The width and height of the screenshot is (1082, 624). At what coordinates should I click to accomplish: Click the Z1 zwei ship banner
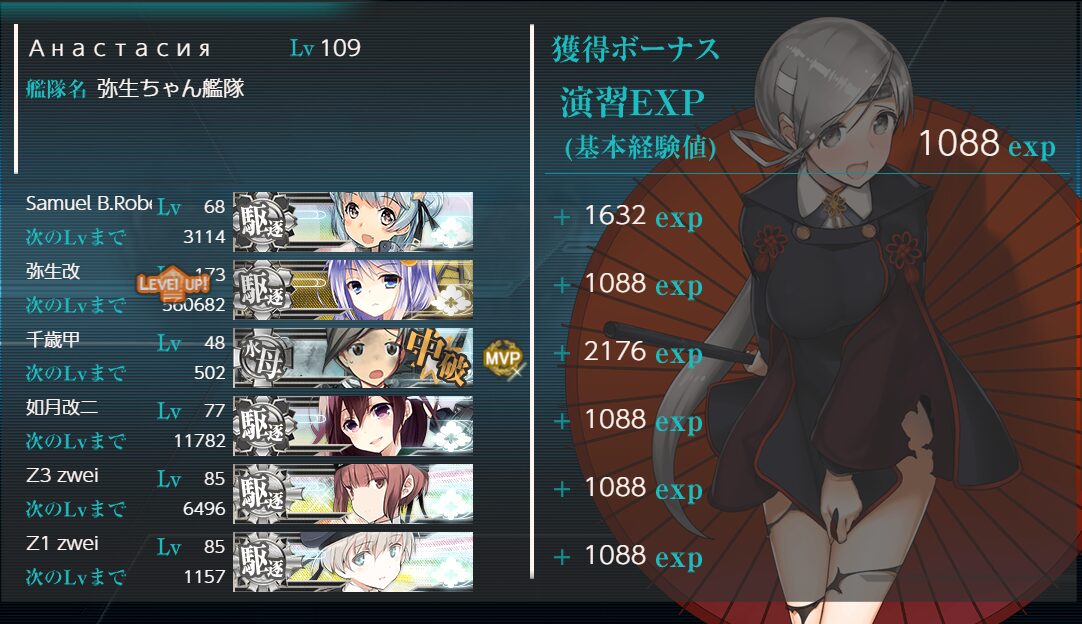tap(353, 561)
